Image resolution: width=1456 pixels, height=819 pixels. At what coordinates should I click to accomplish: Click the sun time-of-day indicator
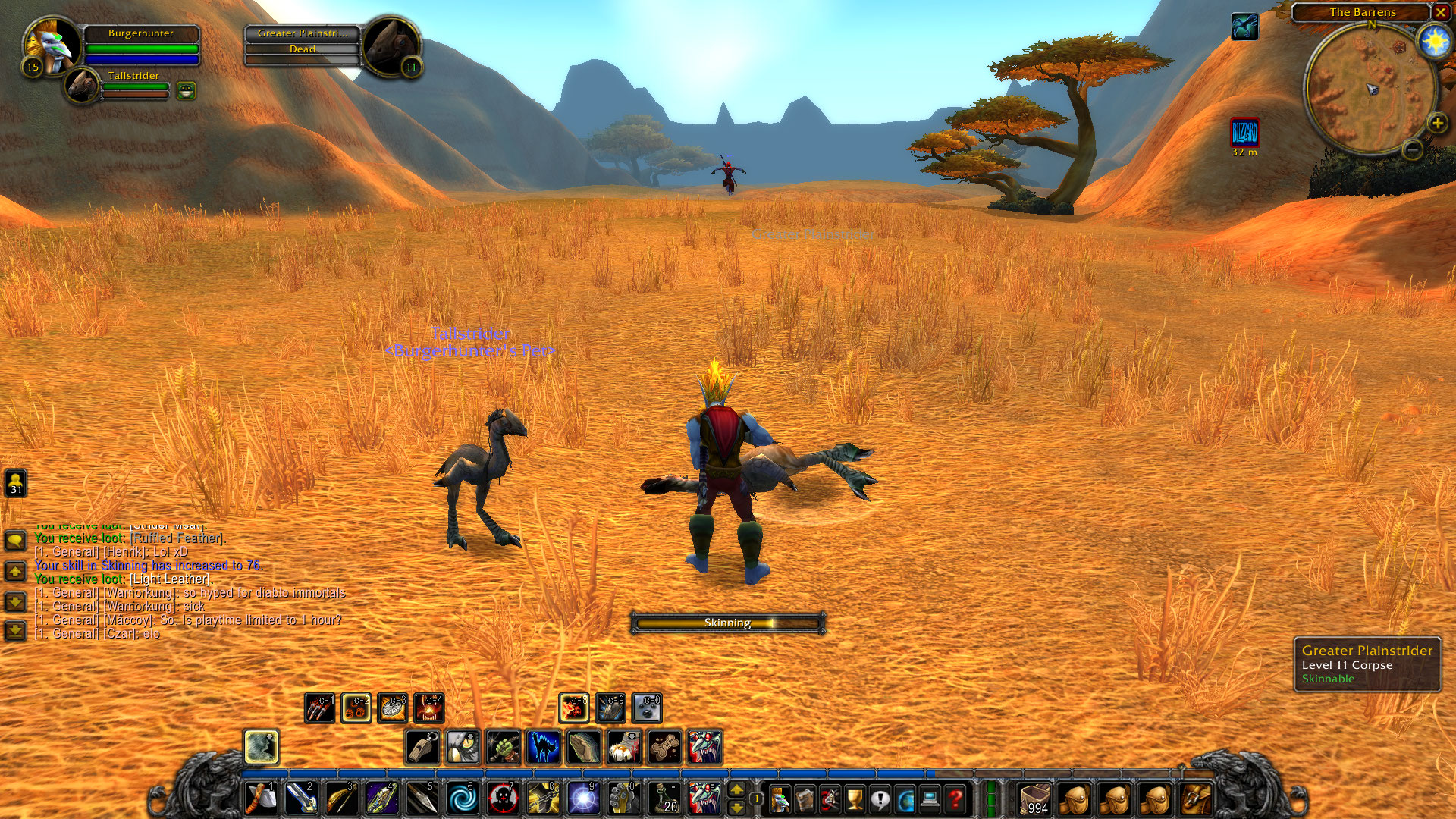1434,41
